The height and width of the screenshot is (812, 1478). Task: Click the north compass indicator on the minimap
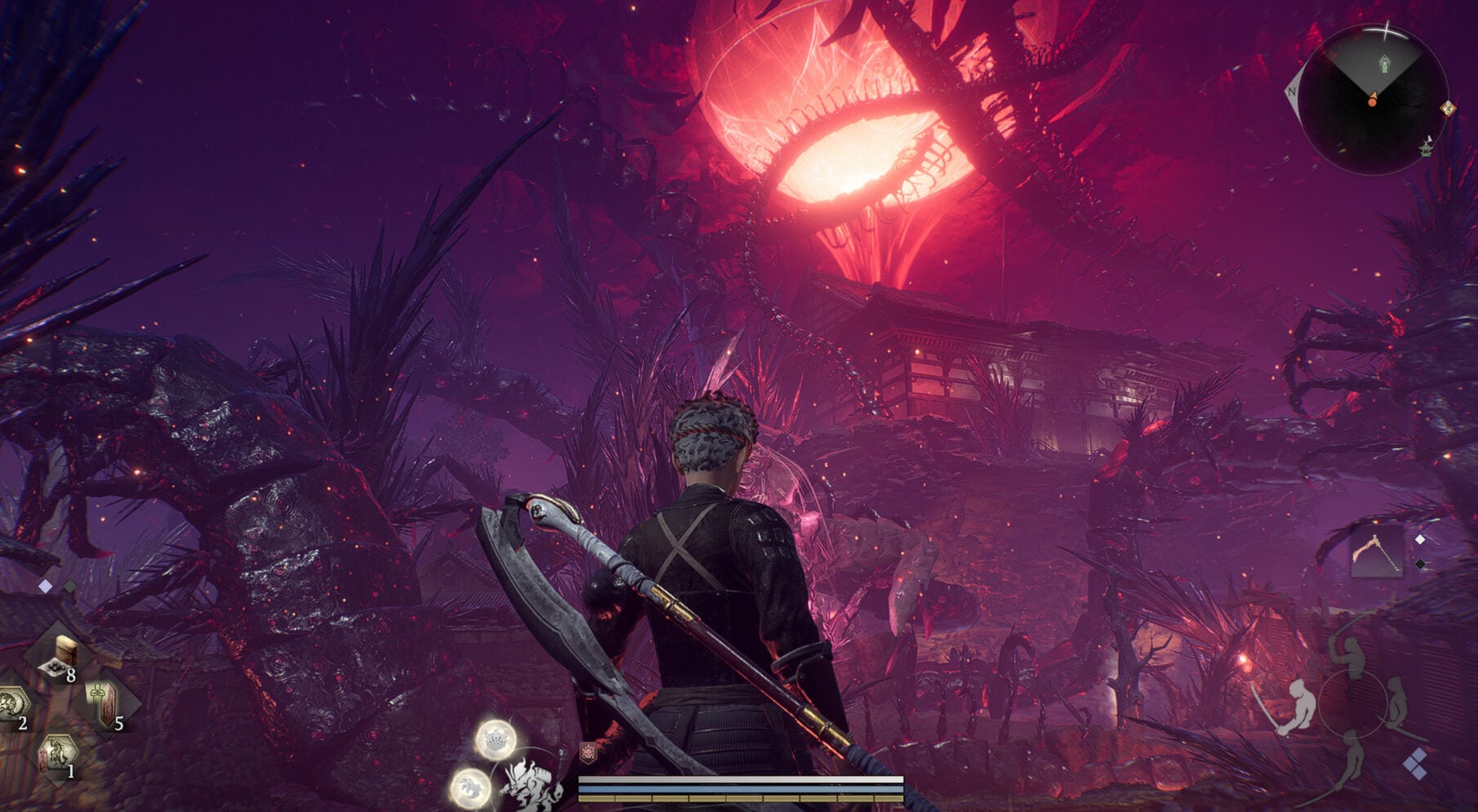(1292, 91)
